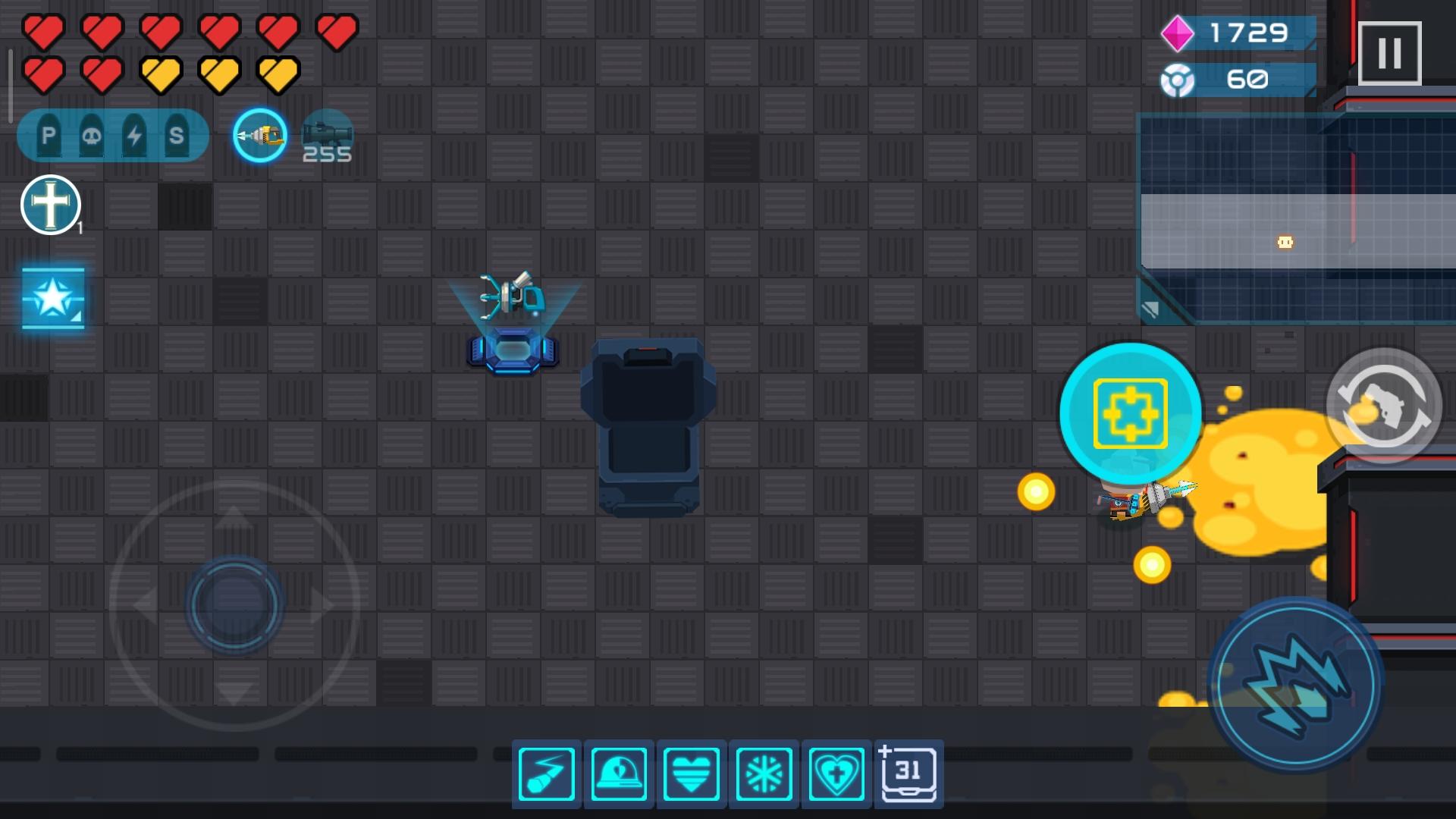Viewport: 1456px width, 819px height.
Task: Open the helmet power-up slot
Action: tap(620, 773)
